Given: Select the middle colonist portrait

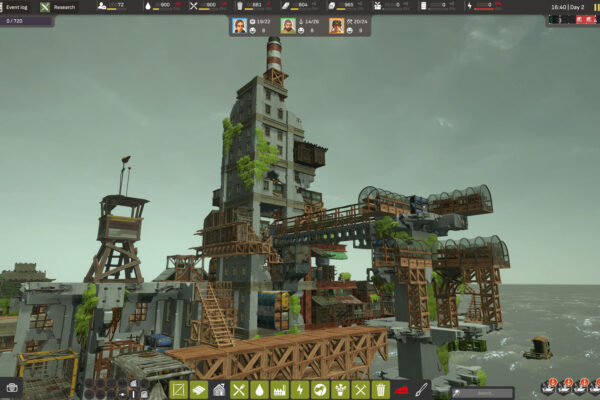Looking at the screenshot, I should click(x=288, y=26).
